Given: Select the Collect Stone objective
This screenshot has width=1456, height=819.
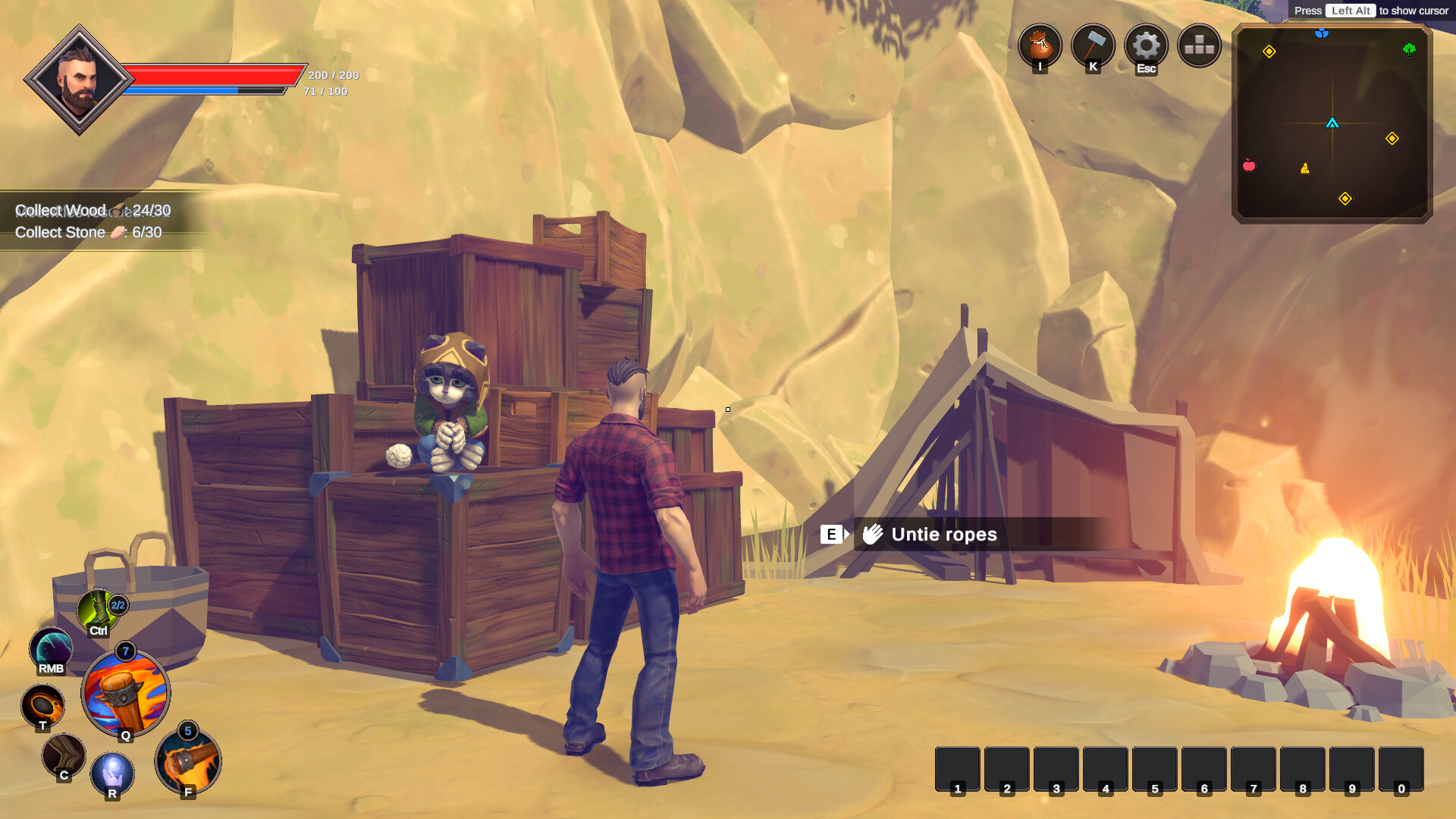Looking at the screenshot, I should tap(88, 232).
